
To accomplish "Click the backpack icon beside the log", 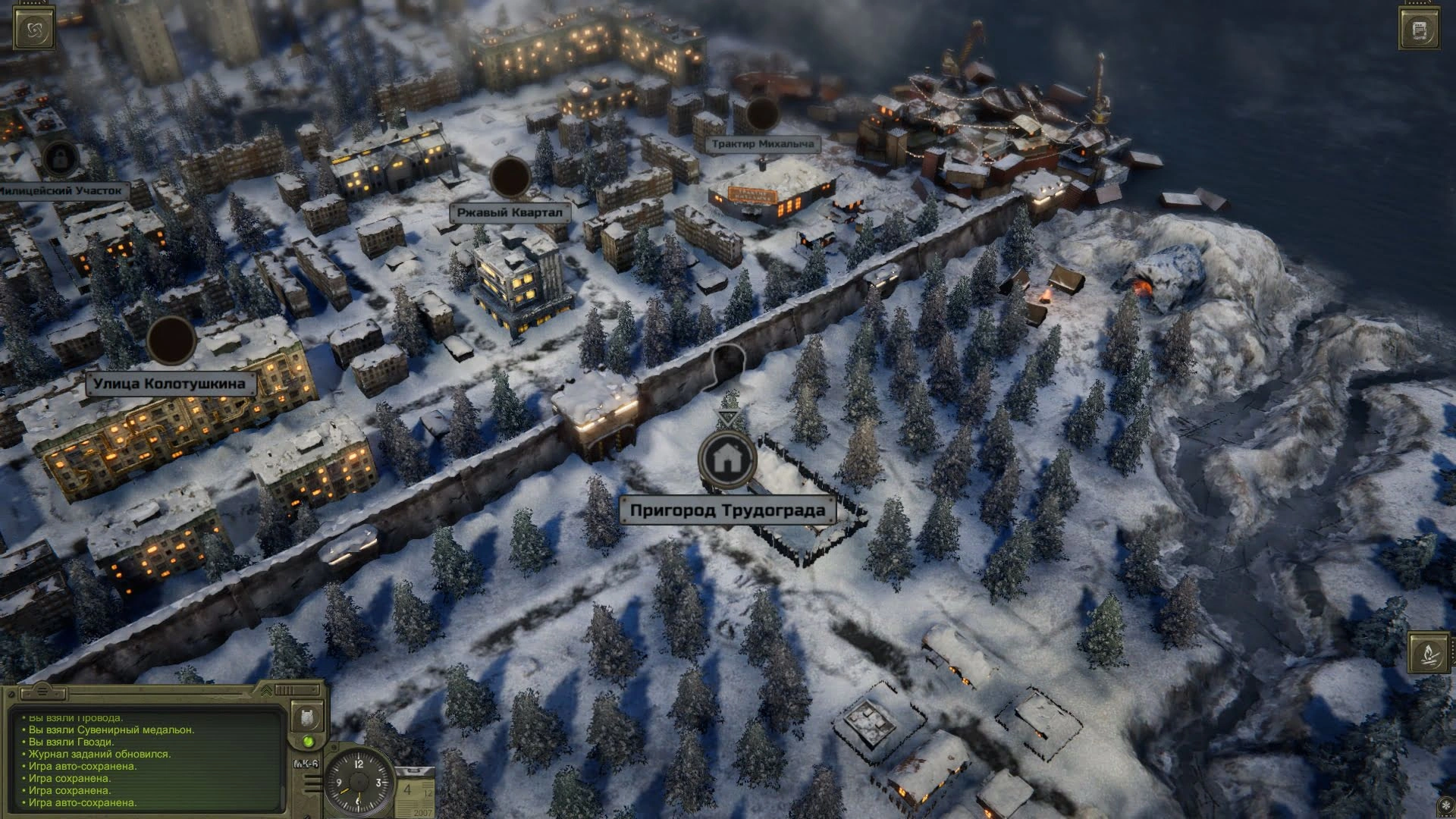I will click(x=309, y=716).
